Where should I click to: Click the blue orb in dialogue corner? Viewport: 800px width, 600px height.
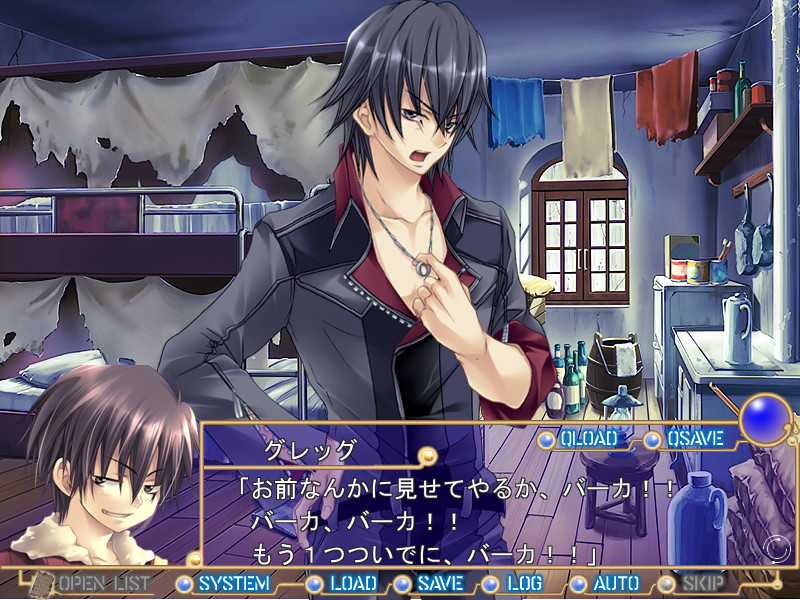765,418
